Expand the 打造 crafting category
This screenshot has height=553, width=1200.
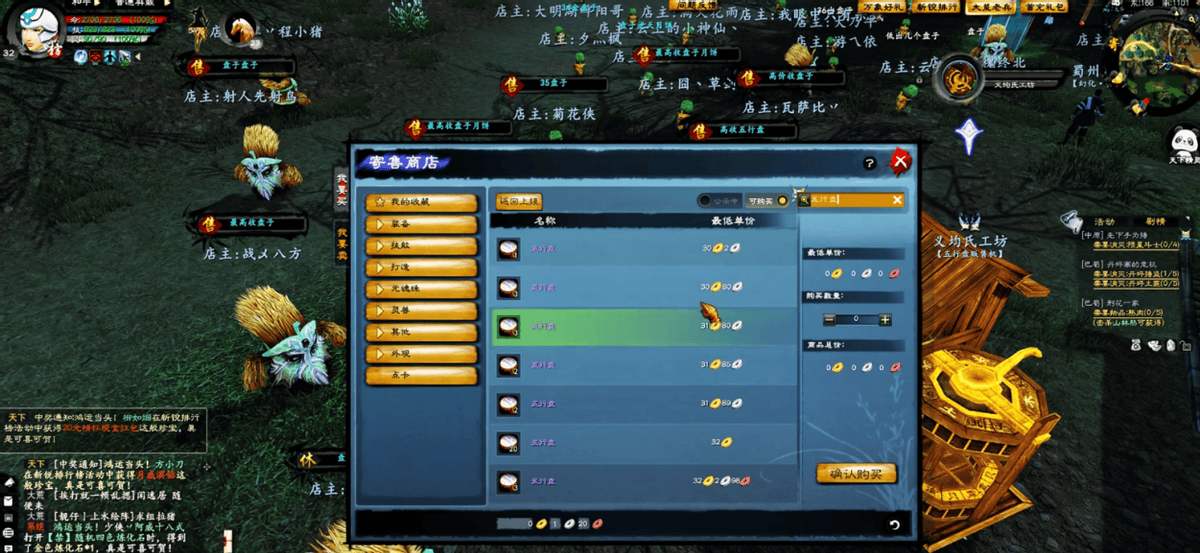pos(421,267)
